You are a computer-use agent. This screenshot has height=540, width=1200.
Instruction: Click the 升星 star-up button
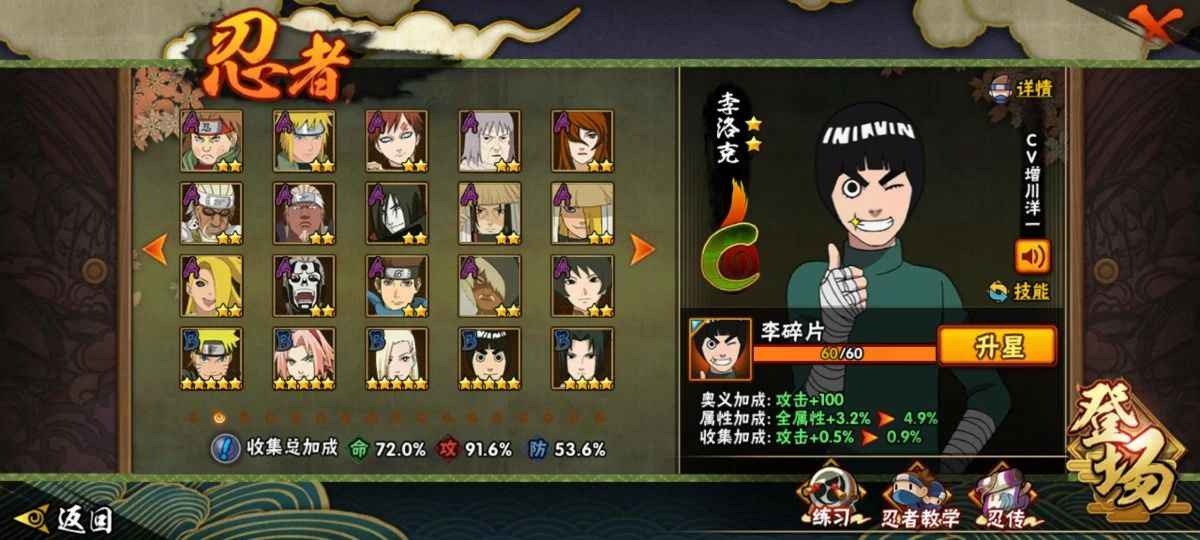click(x=983, y=346)
